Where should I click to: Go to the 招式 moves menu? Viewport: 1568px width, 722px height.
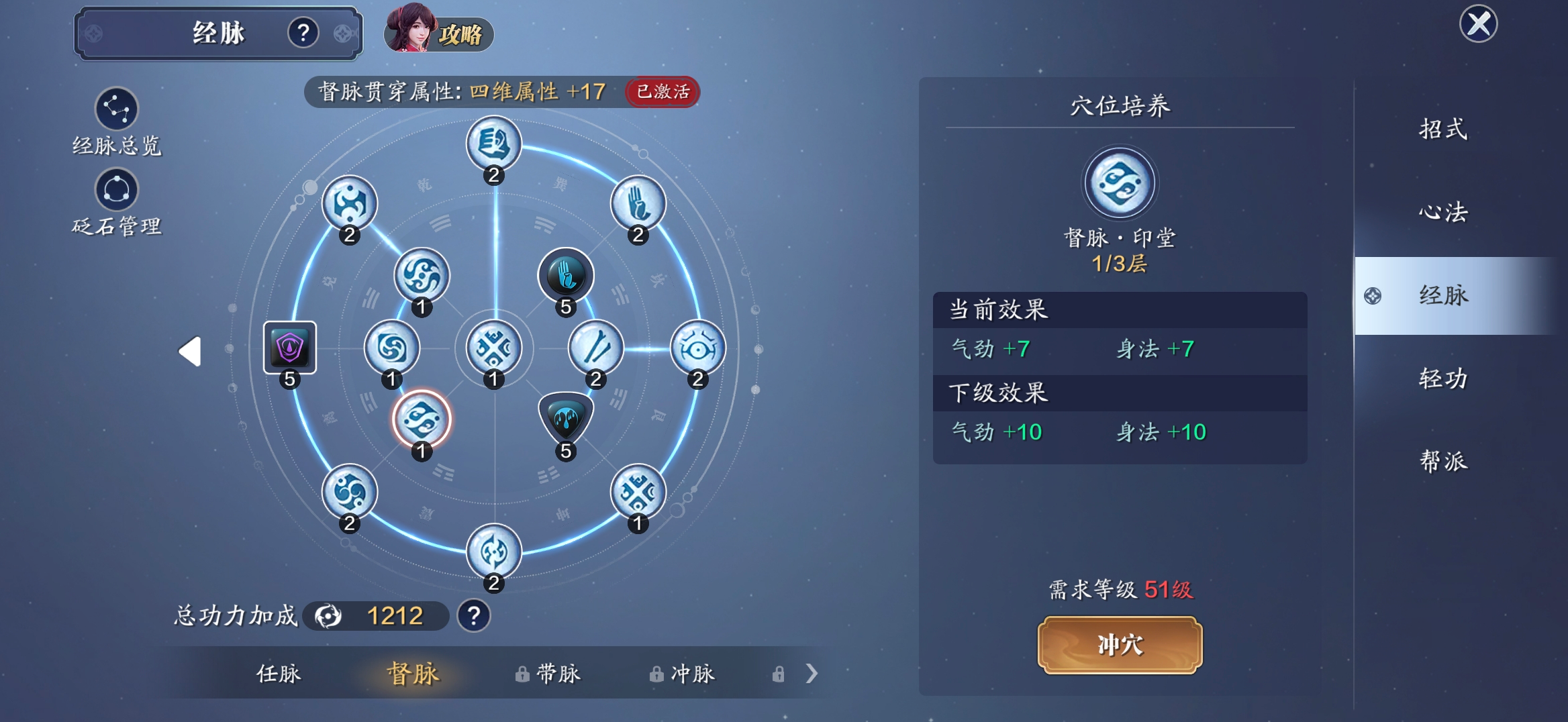point(1443,129)
